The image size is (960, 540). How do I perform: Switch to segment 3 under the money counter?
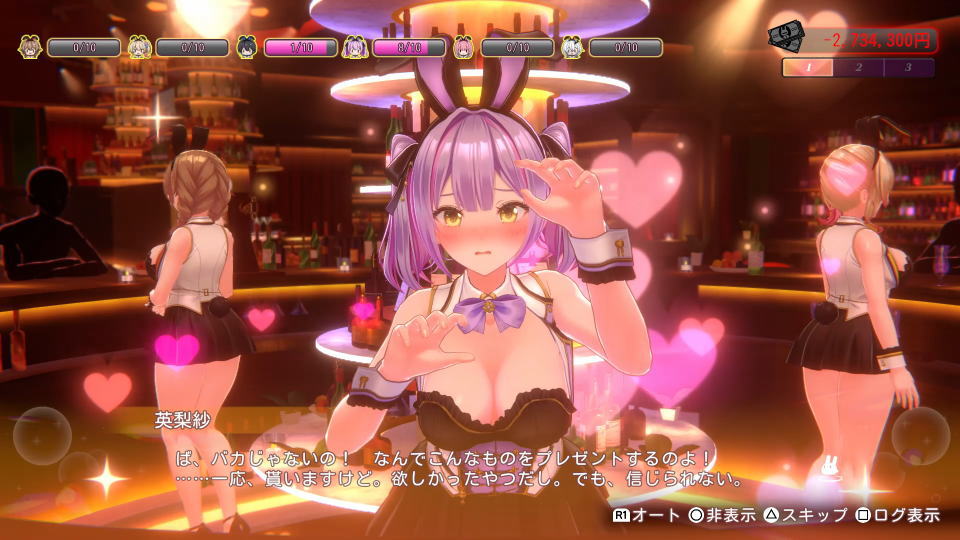pos(909,68)
